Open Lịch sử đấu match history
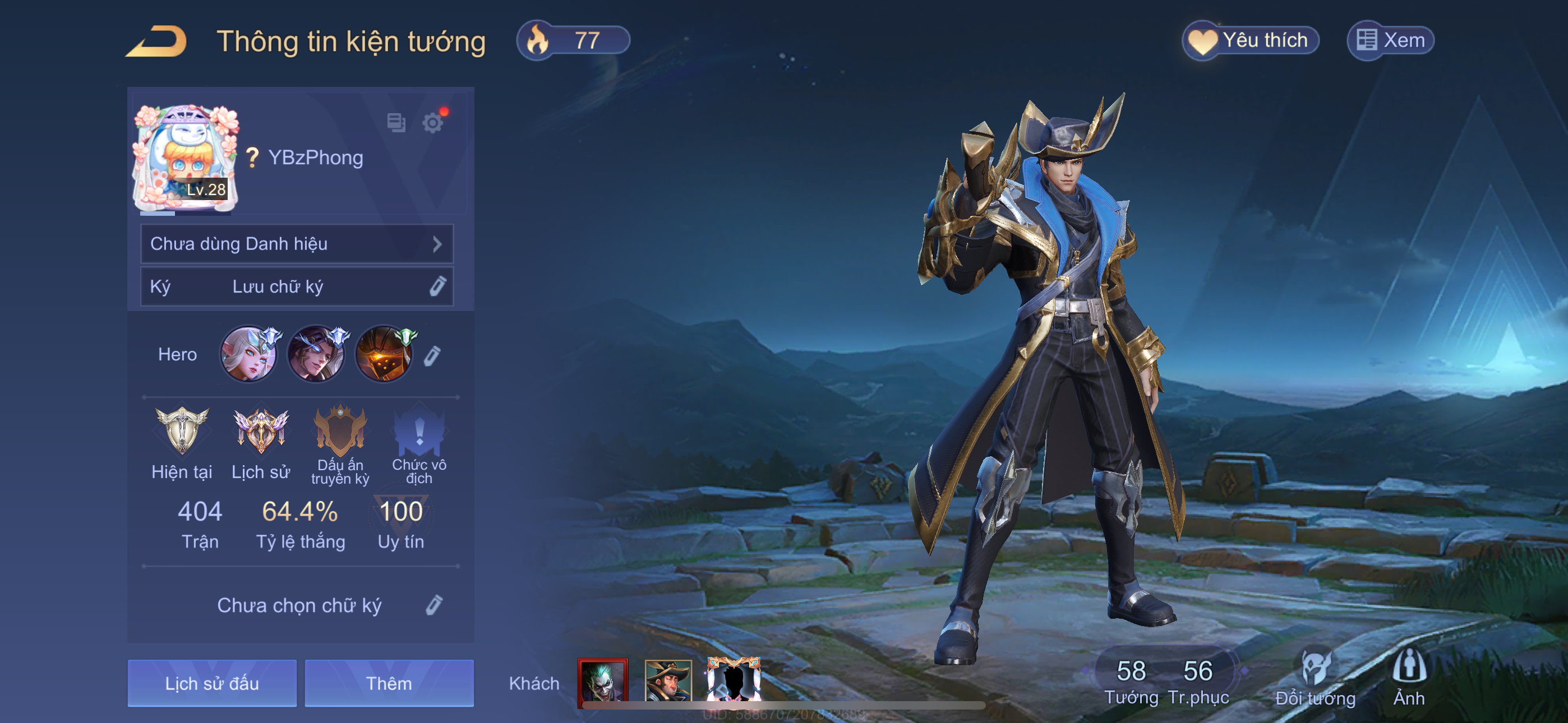This screenshot has height=723, width=1568. [x=212, y=683]
